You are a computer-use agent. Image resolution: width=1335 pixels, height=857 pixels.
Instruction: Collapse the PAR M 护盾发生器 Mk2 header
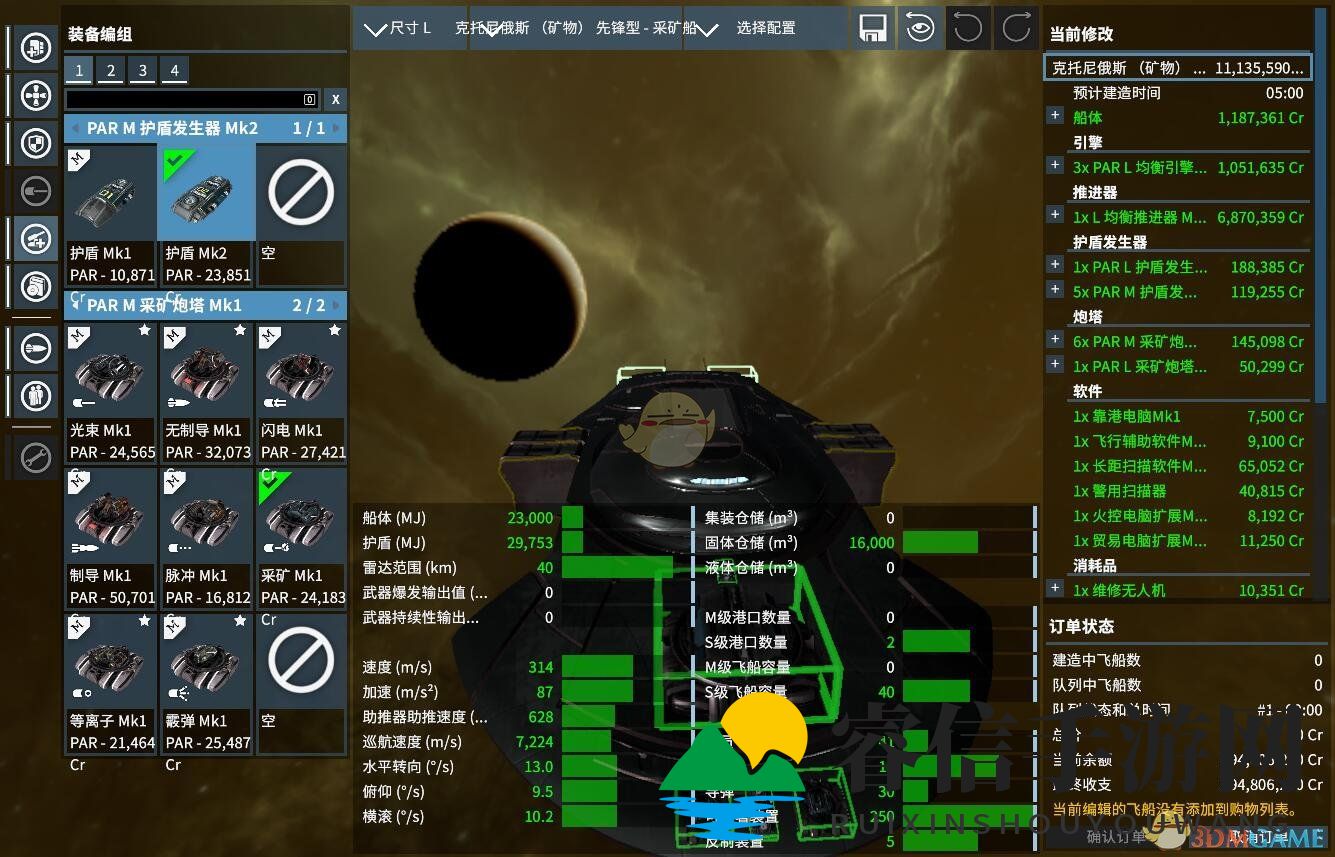76,128
